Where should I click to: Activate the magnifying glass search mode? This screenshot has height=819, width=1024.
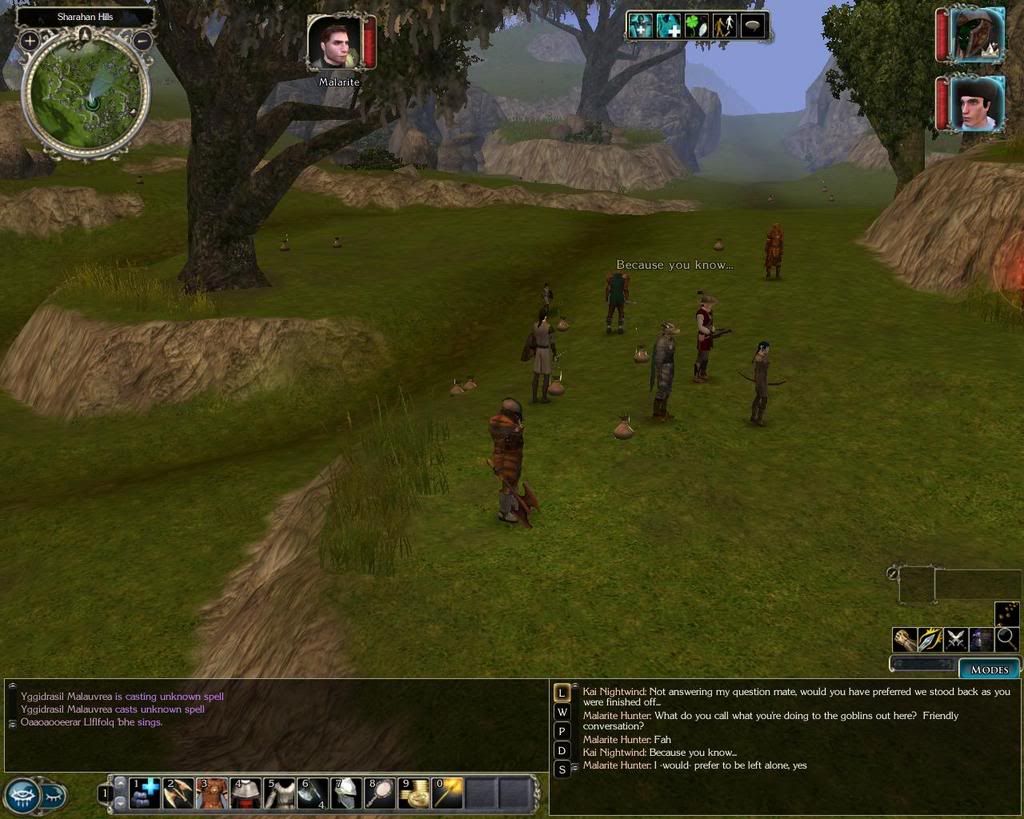tap(1006, 639)
